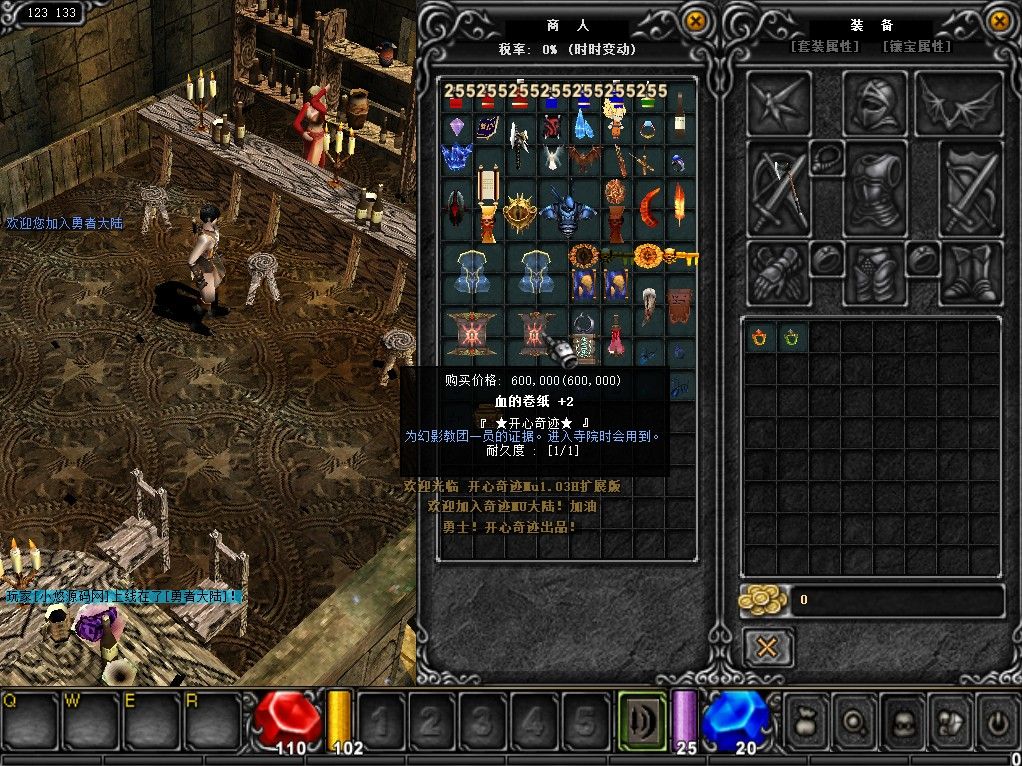The height and width of the screenshot is (766, 1022).
Task: Close the equipment panel with top X
Action: coord(999,21)
